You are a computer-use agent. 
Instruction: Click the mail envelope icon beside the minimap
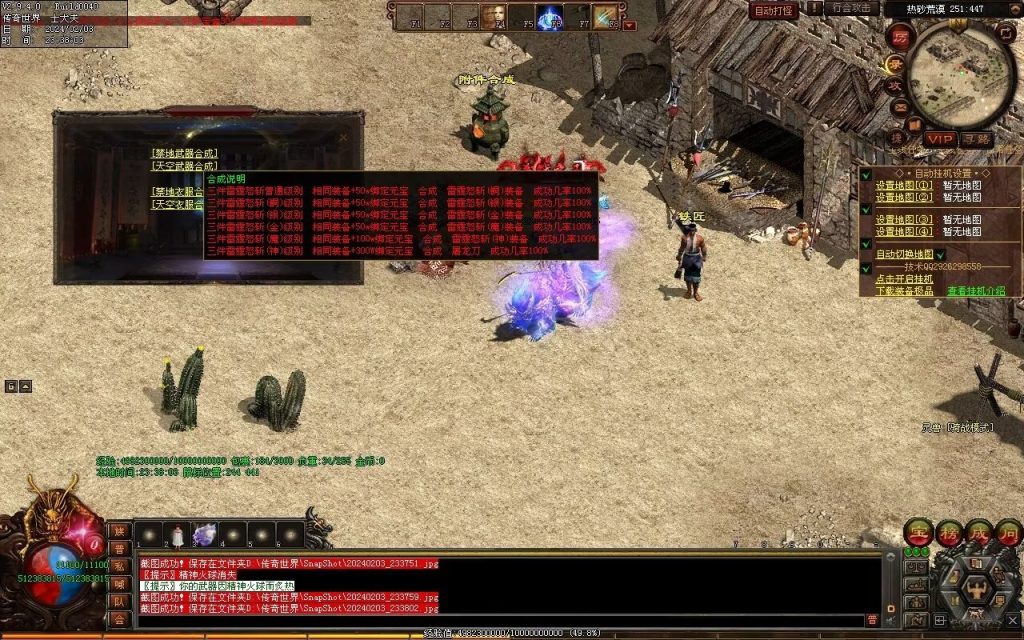click(900, 107)
